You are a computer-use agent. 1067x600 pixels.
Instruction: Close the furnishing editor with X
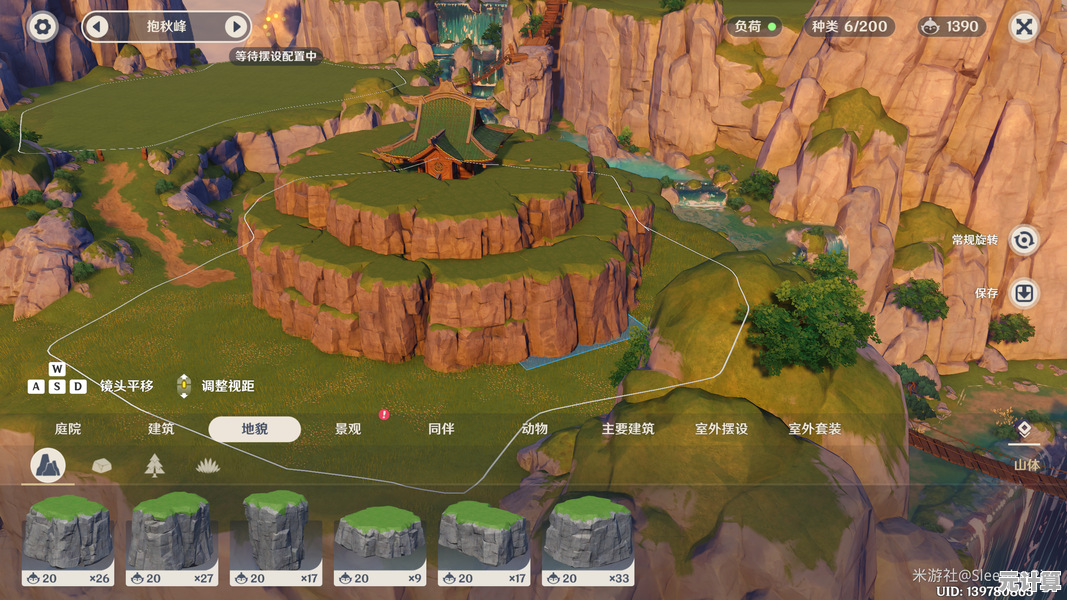coord(1024,27)
